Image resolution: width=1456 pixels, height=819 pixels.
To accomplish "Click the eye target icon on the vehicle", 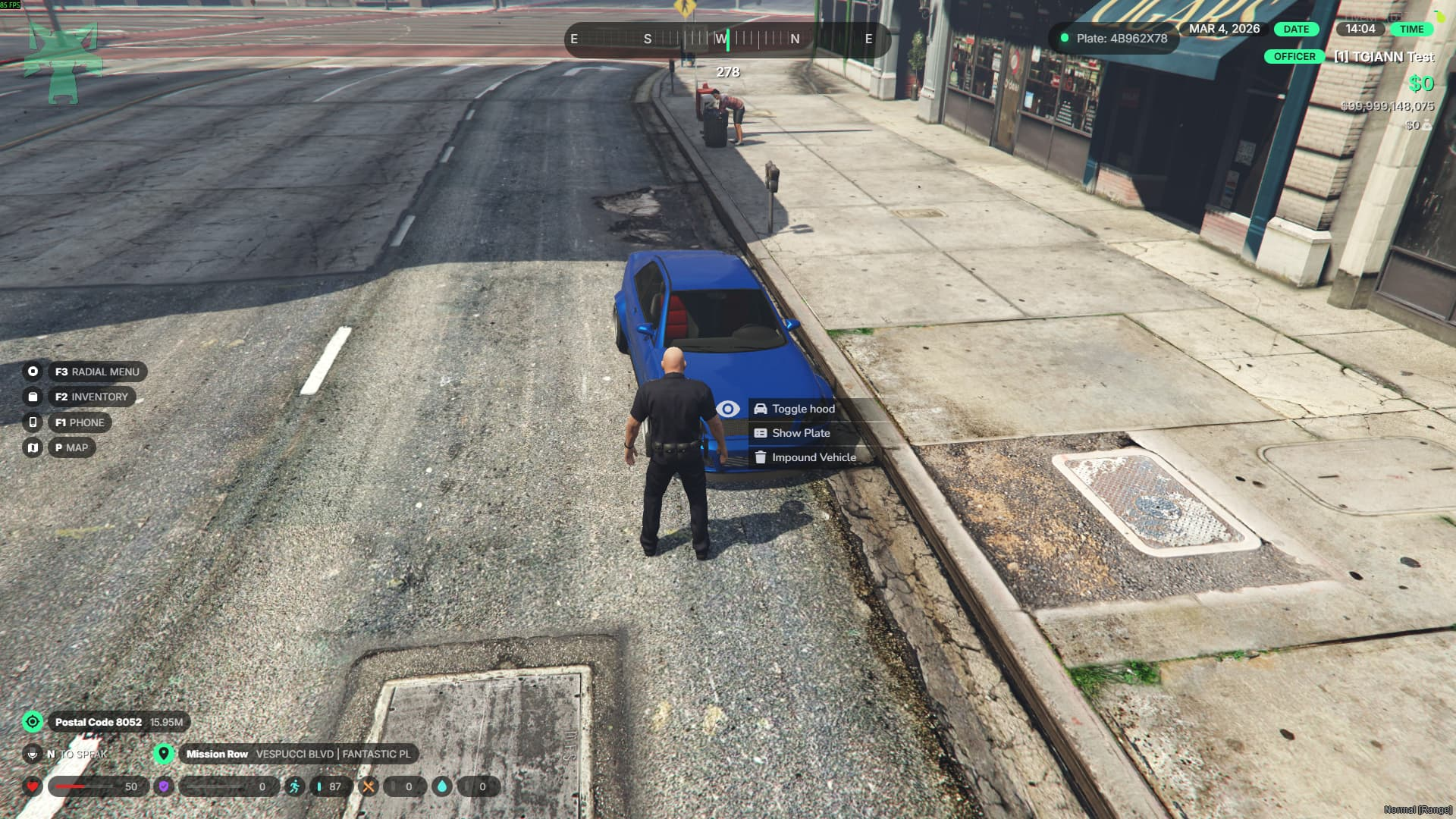I will (x=728, y=409).
